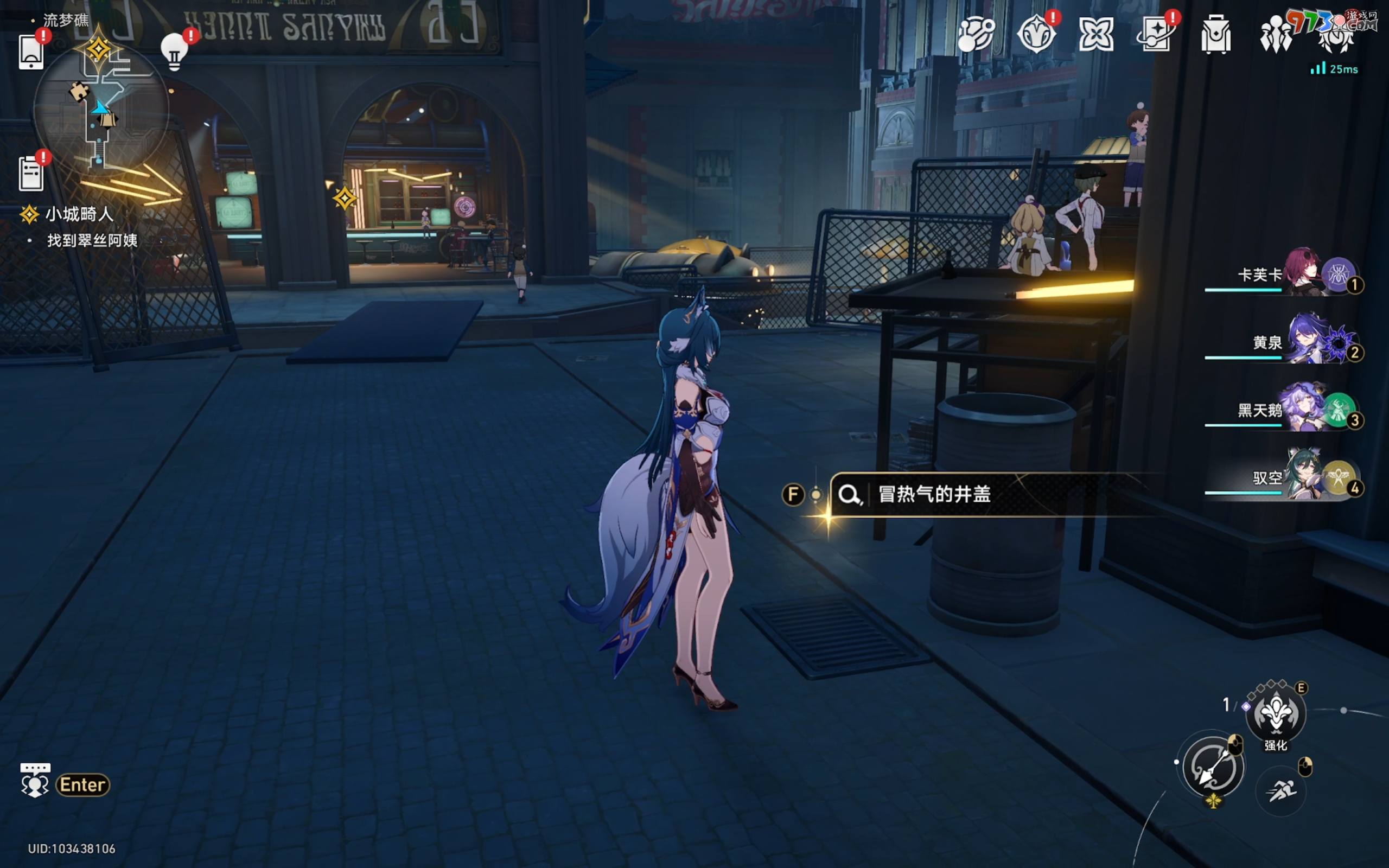Switch to party member 黑天鹅

coord(1303,410)
